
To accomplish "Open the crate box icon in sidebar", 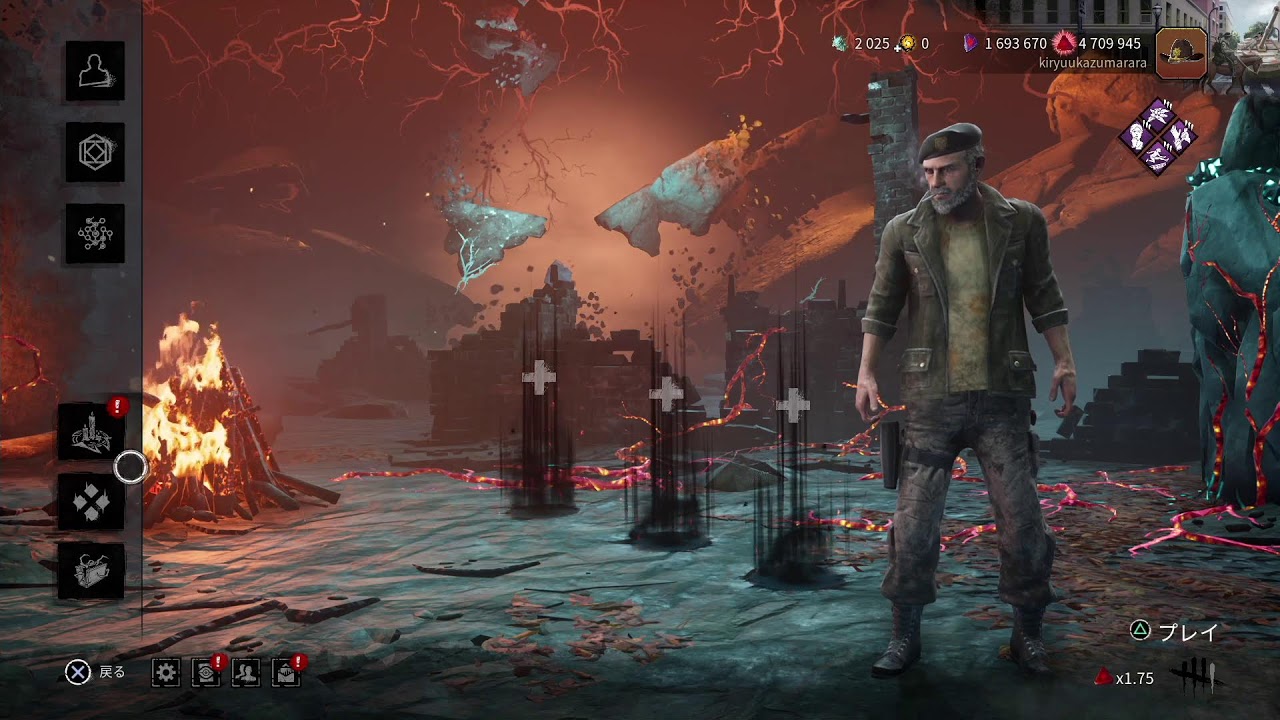I will pos(91,571).
